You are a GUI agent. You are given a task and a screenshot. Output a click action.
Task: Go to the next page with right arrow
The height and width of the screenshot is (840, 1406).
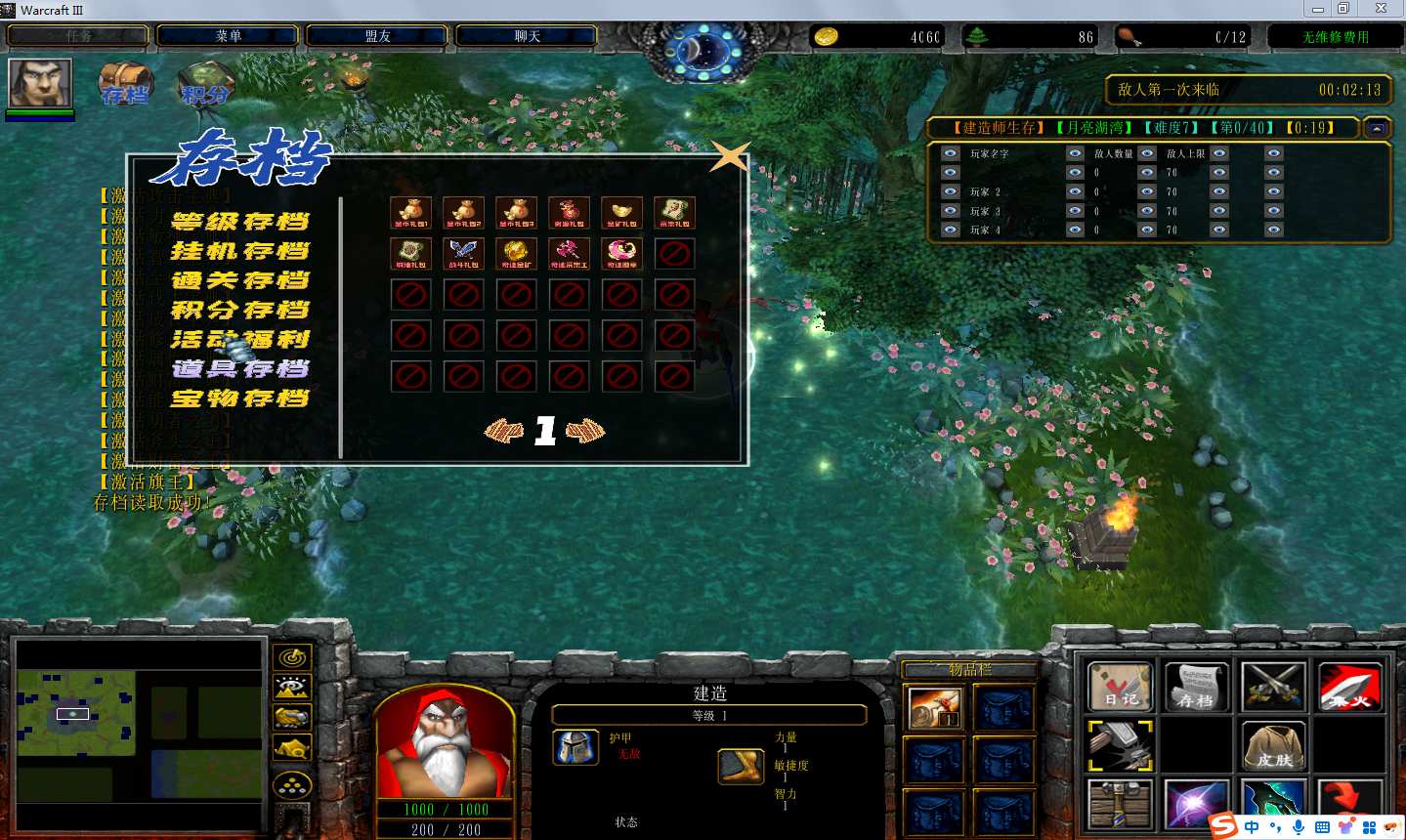click(x=585, y=431)
